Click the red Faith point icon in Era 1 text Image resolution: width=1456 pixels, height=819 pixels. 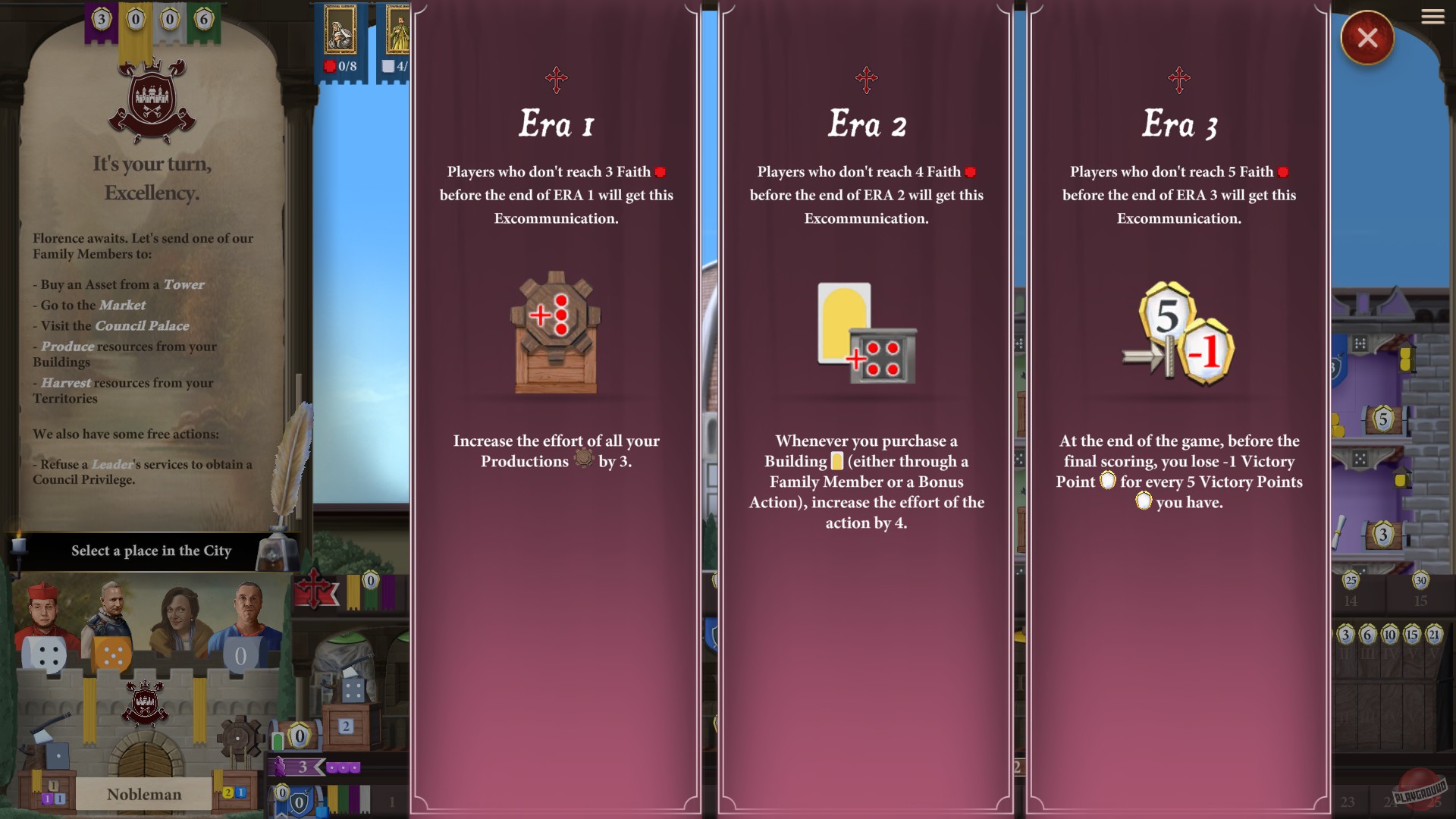click(x=658, y=172)
